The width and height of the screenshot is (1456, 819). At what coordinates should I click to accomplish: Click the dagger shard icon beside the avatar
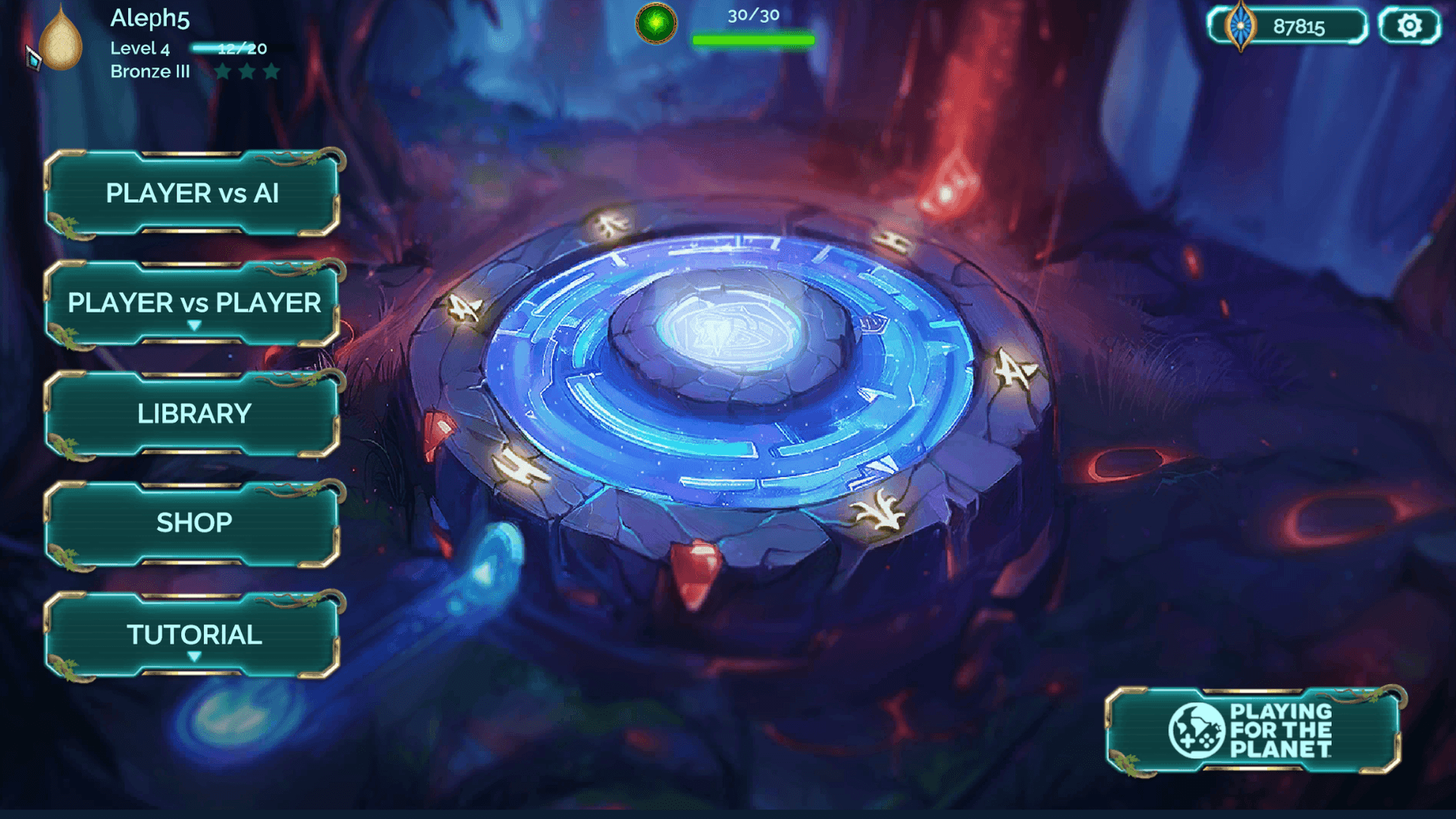coord(32,57)
